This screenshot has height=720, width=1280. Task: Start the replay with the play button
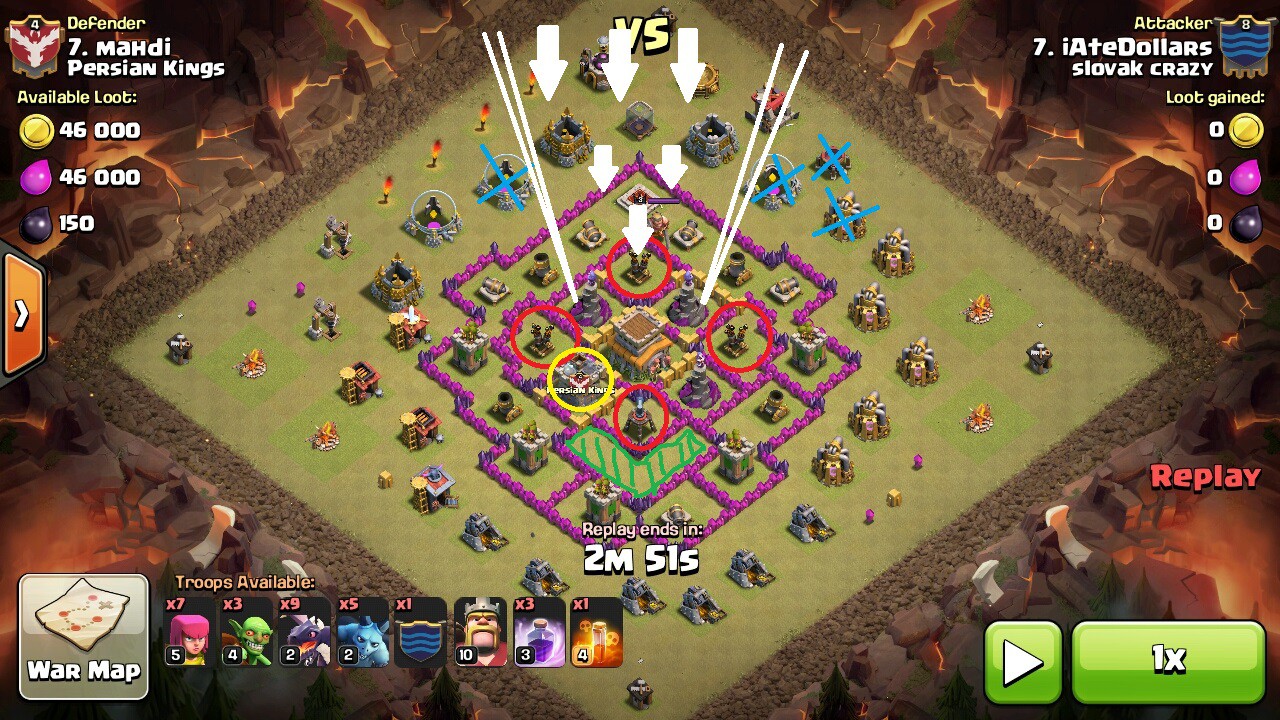point(1023,661)
